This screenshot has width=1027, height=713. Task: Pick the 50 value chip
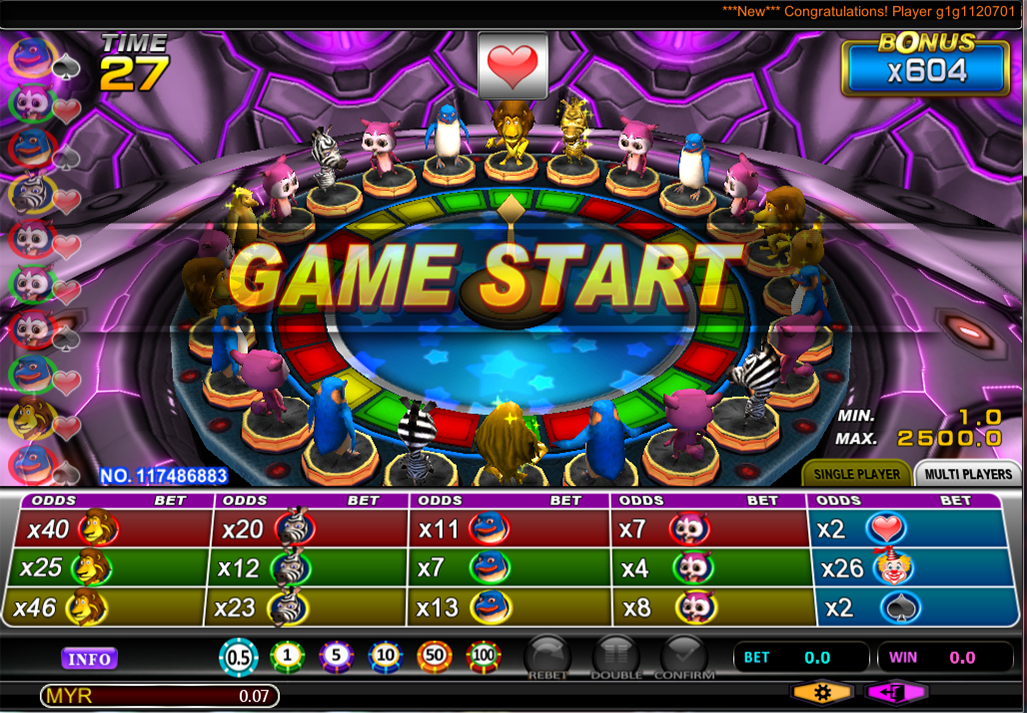coord(435,657)
